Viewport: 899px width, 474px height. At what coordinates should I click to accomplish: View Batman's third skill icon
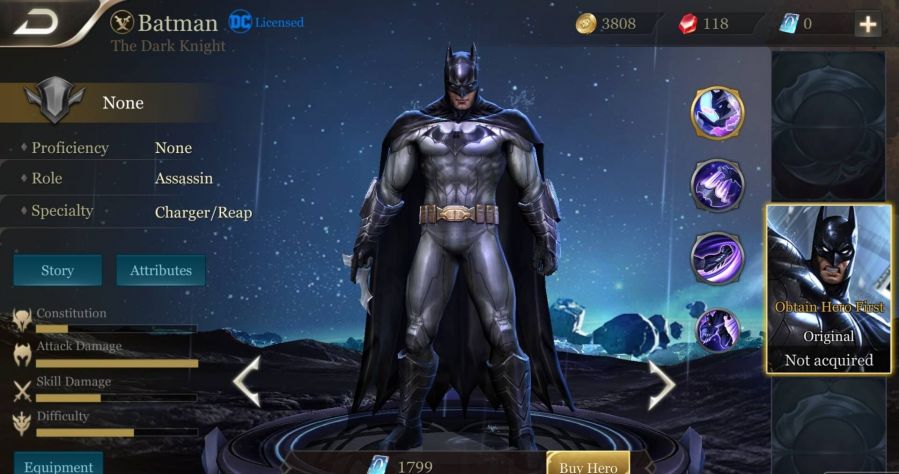(717, 257)
